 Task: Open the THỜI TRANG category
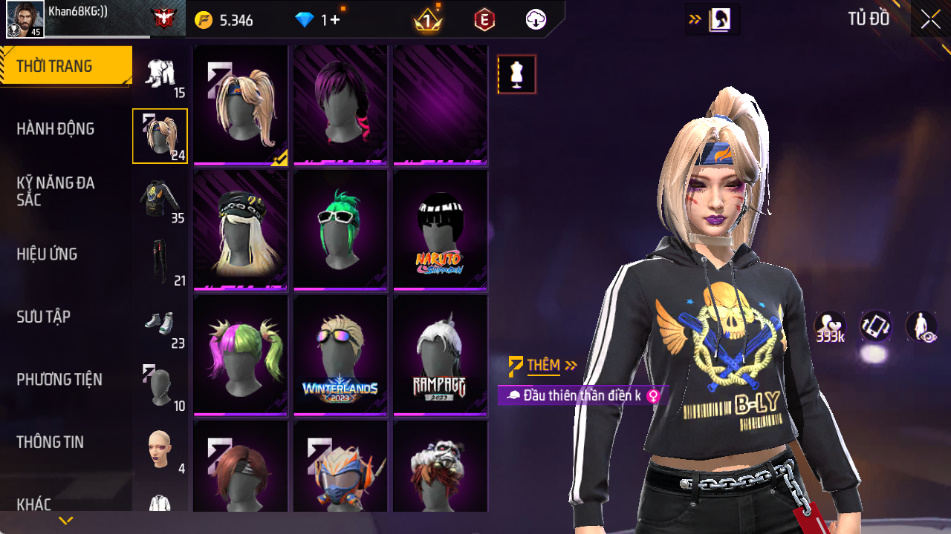(x=56, y=66)
